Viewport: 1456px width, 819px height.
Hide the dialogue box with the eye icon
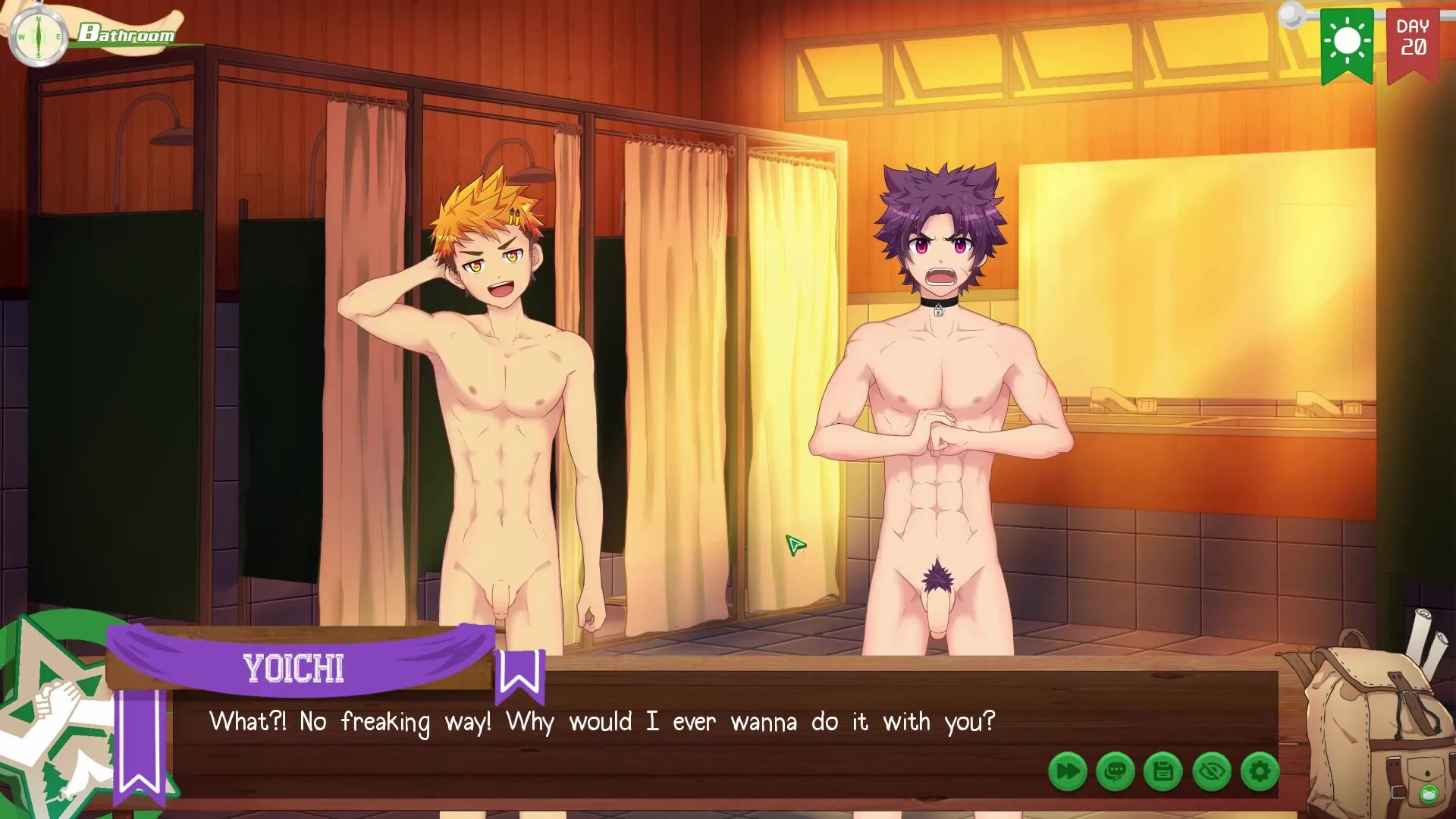[x=1211, y=772]
